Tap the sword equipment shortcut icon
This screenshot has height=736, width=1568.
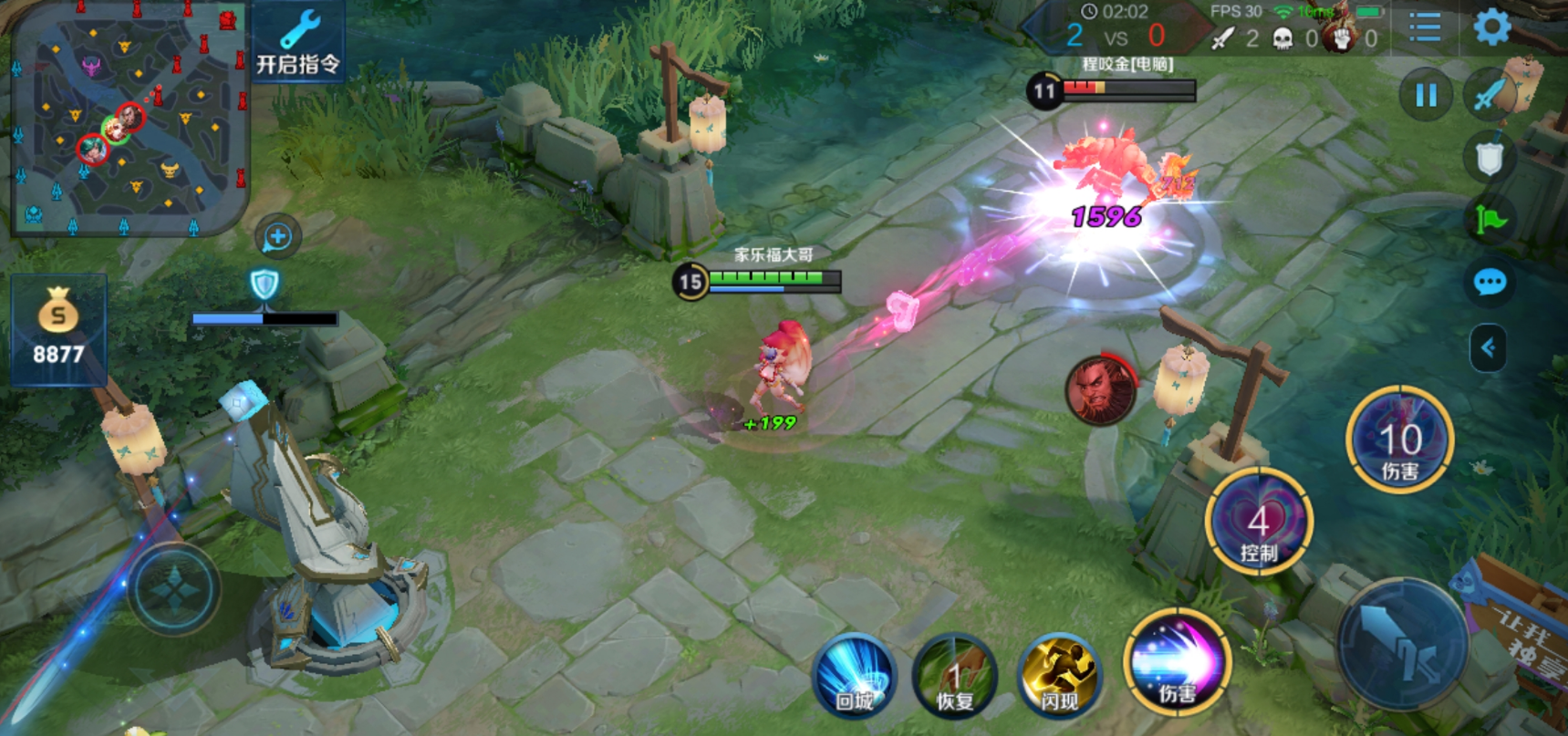(x=1490, y=94)
